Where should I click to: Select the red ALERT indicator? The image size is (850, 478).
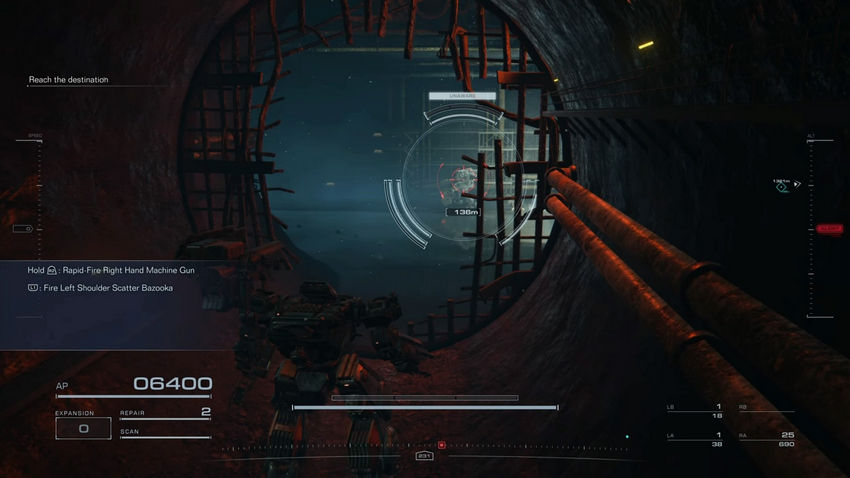tap(830, 228)
